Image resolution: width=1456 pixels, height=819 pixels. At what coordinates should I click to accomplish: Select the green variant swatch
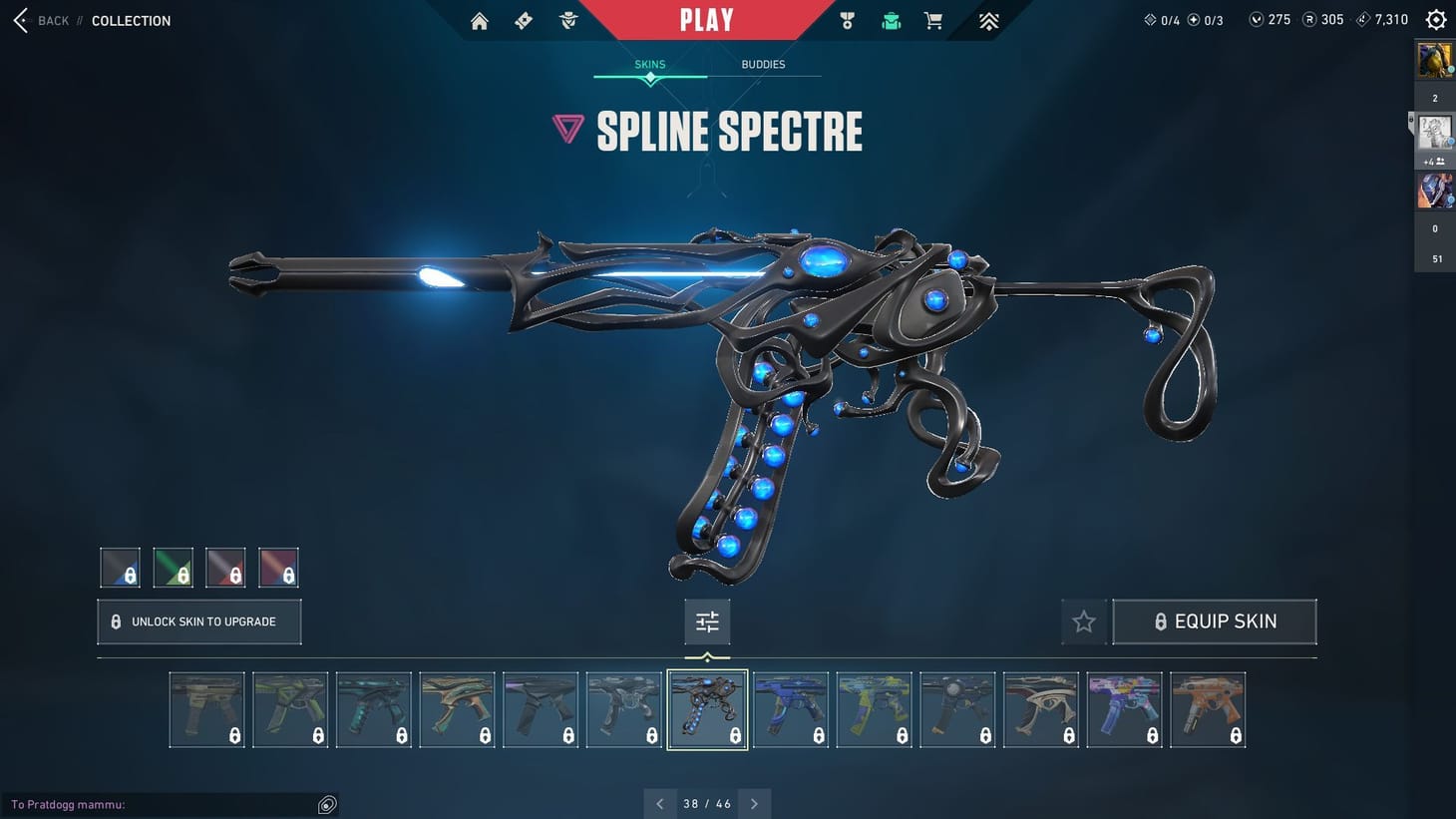coord(173,567)
